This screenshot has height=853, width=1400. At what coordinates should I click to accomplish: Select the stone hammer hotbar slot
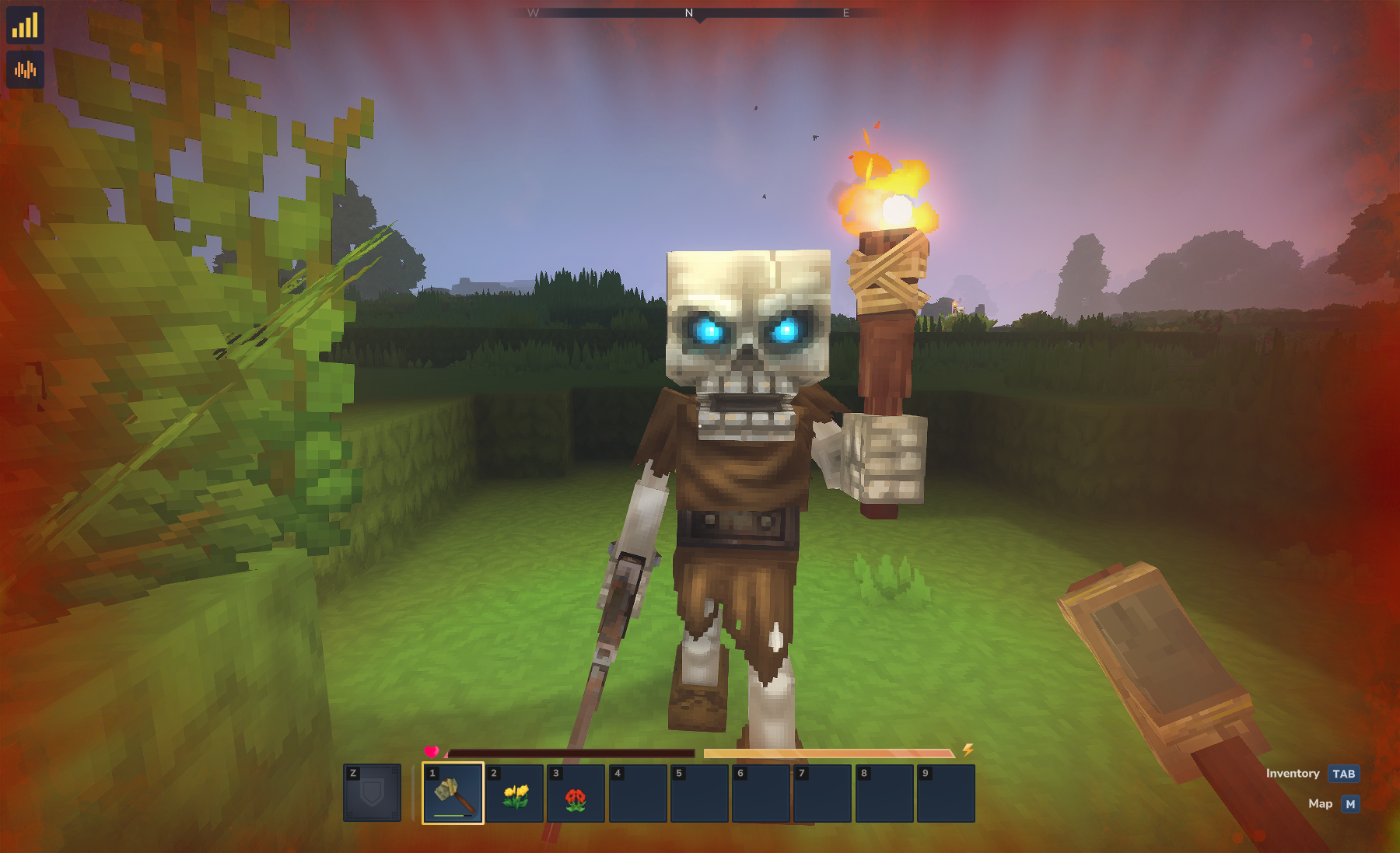click(453, 794)
